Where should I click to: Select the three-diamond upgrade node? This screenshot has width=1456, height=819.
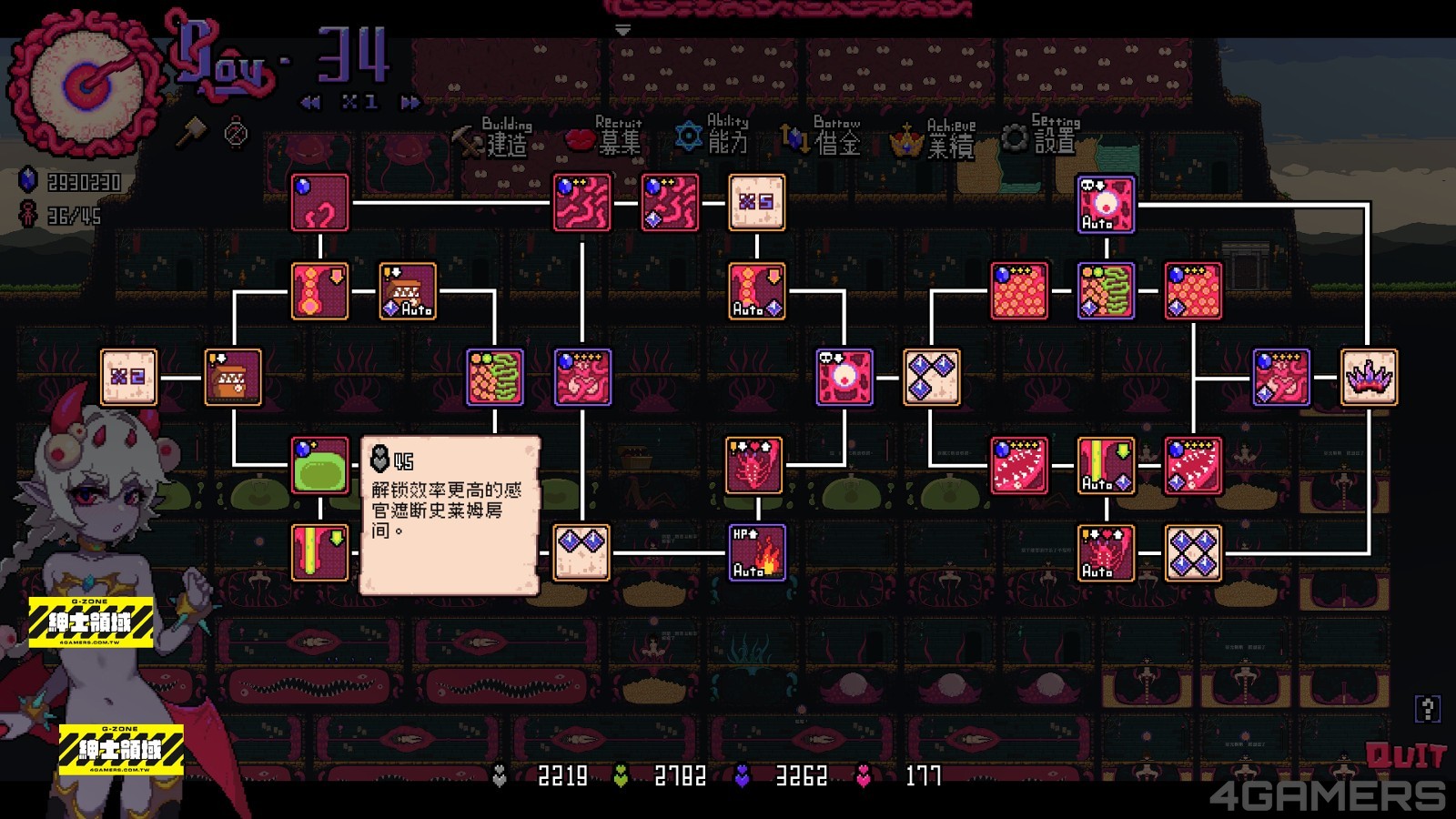[x=931, y=377]
